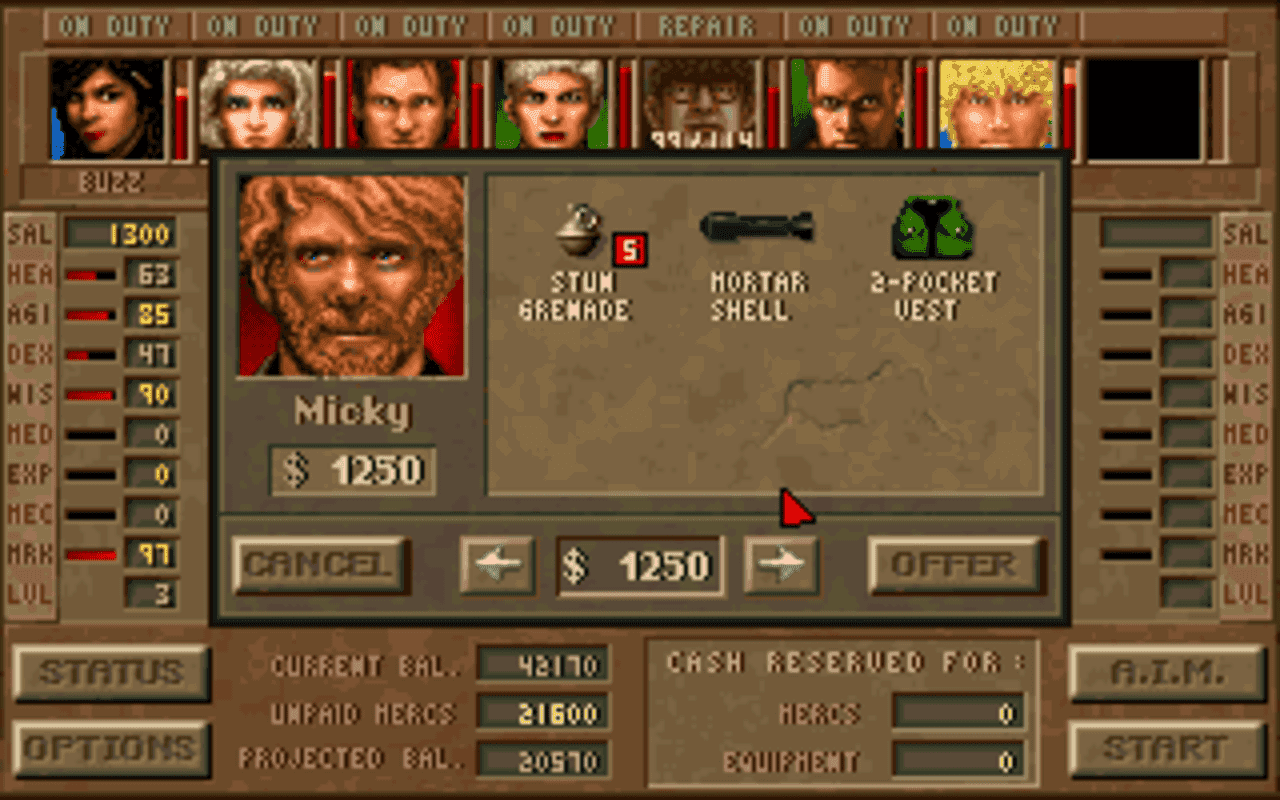Open the OPTIONS menu
Image resolution: width=1280 pixels, height=800 pixels.
tap(110, 746)
